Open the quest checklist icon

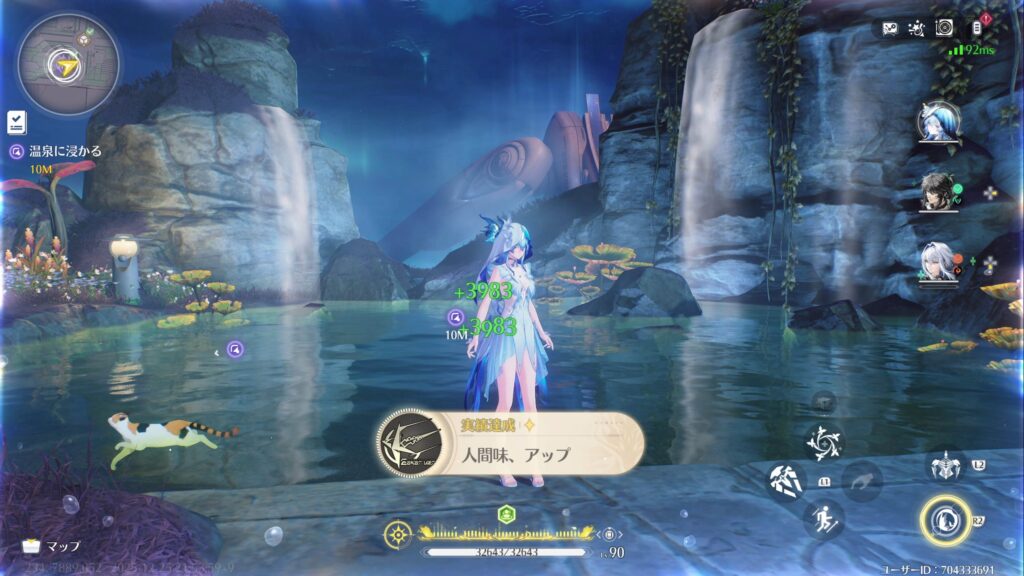17,122
